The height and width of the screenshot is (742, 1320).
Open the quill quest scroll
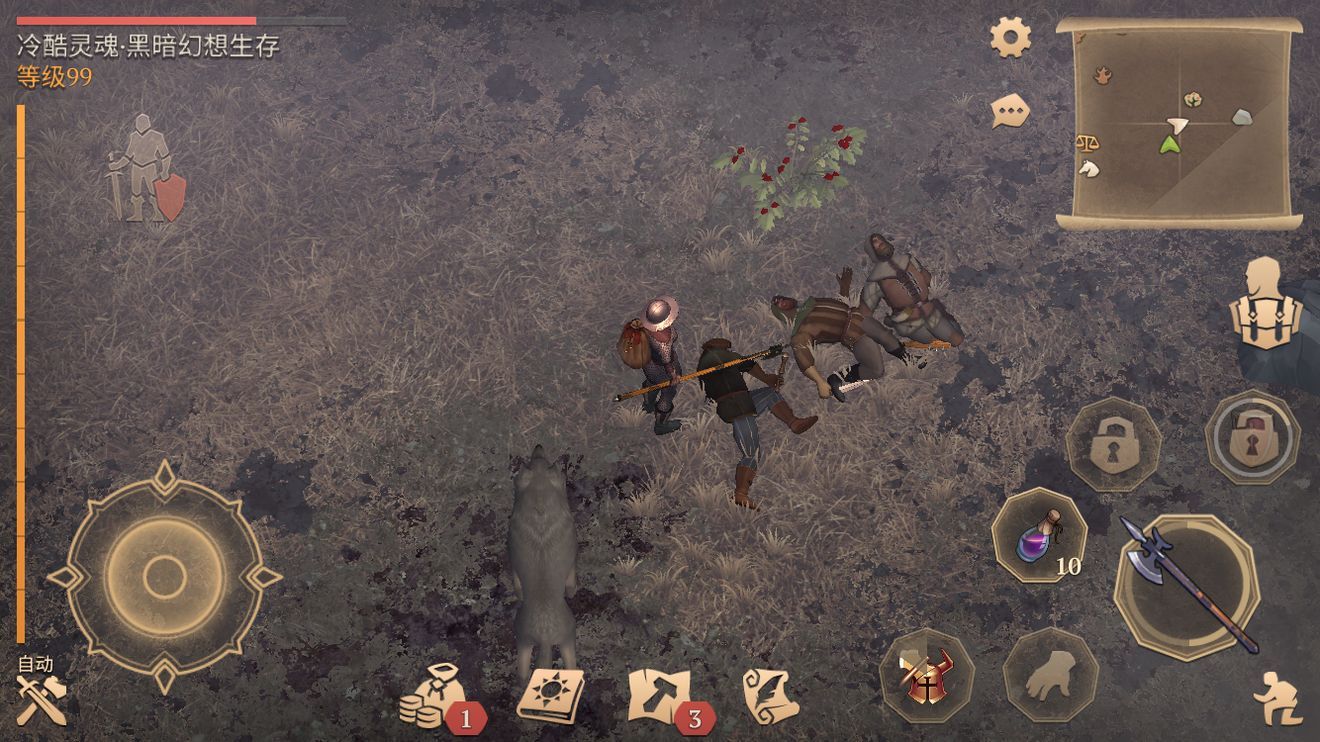point(770,695)
